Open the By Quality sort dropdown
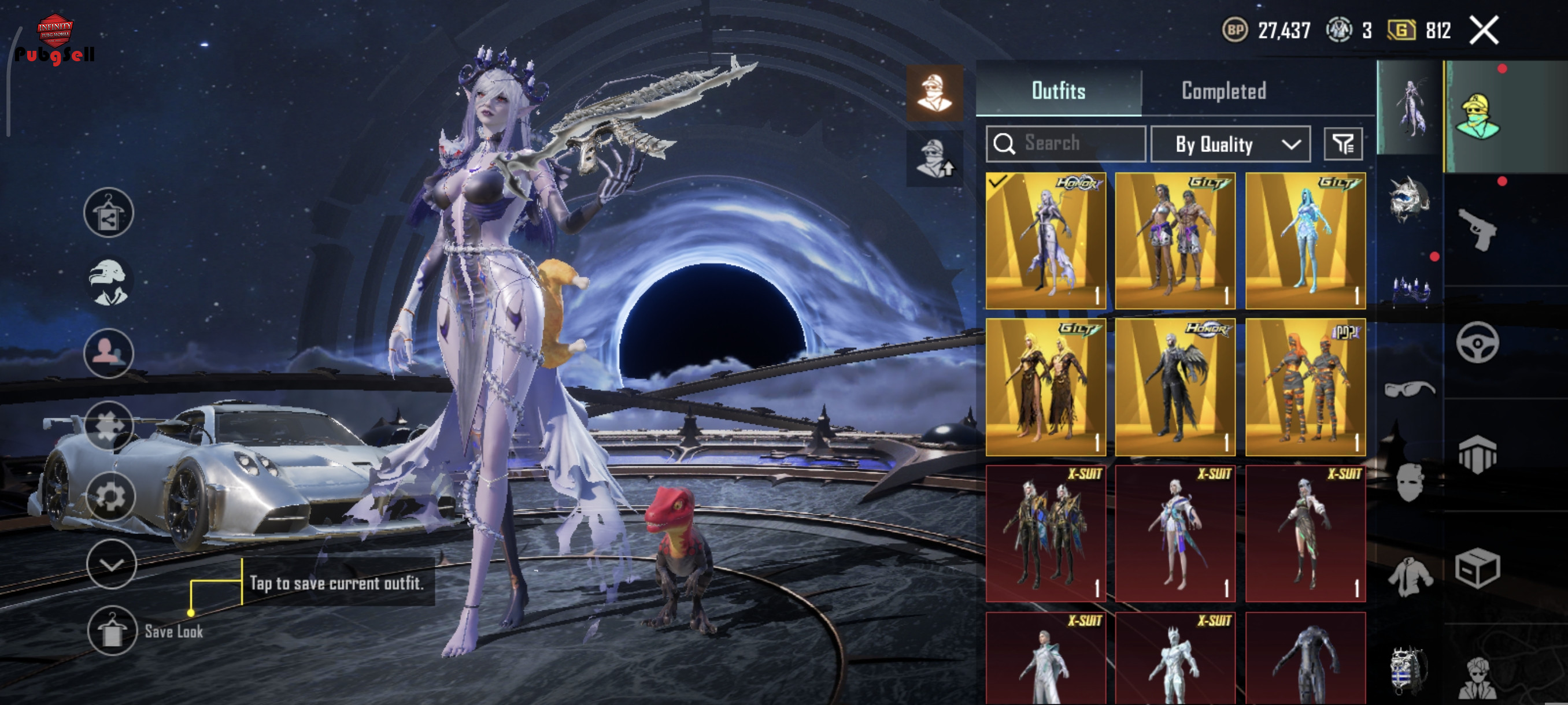The width and height of the screenshot is (1568, 705). pos(1230,144)
